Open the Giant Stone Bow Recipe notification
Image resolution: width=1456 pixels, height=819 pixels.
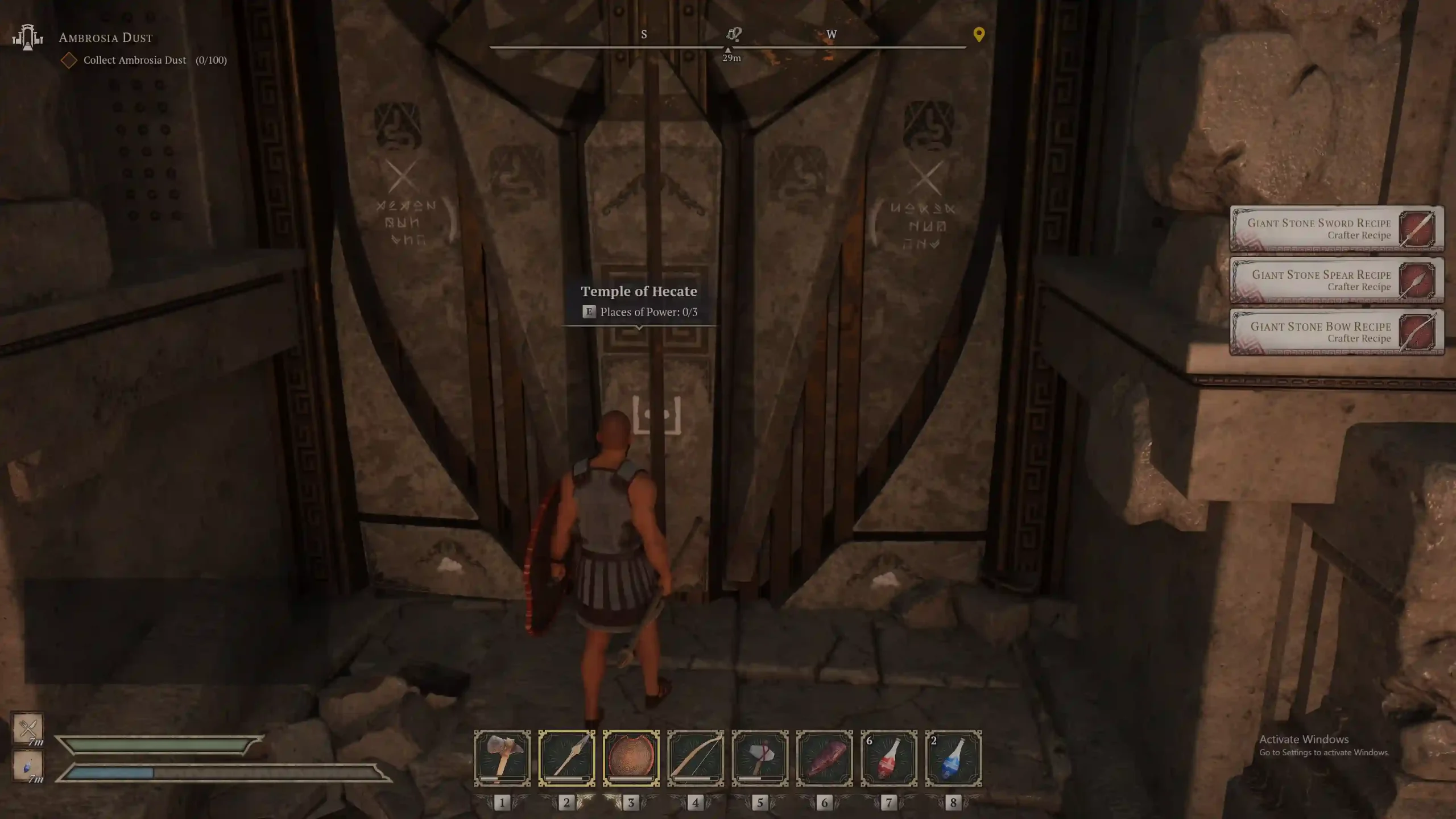(1336, 332)
